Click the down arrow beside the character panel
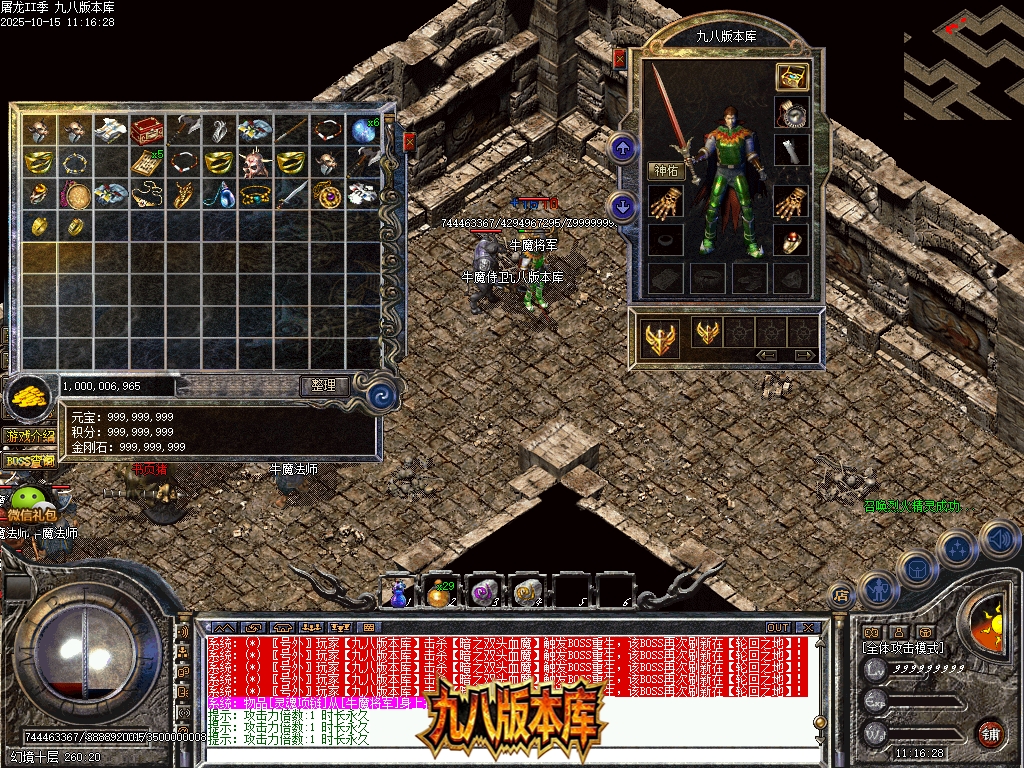Screen dimensions: 1024x768 tap(623, 207)
